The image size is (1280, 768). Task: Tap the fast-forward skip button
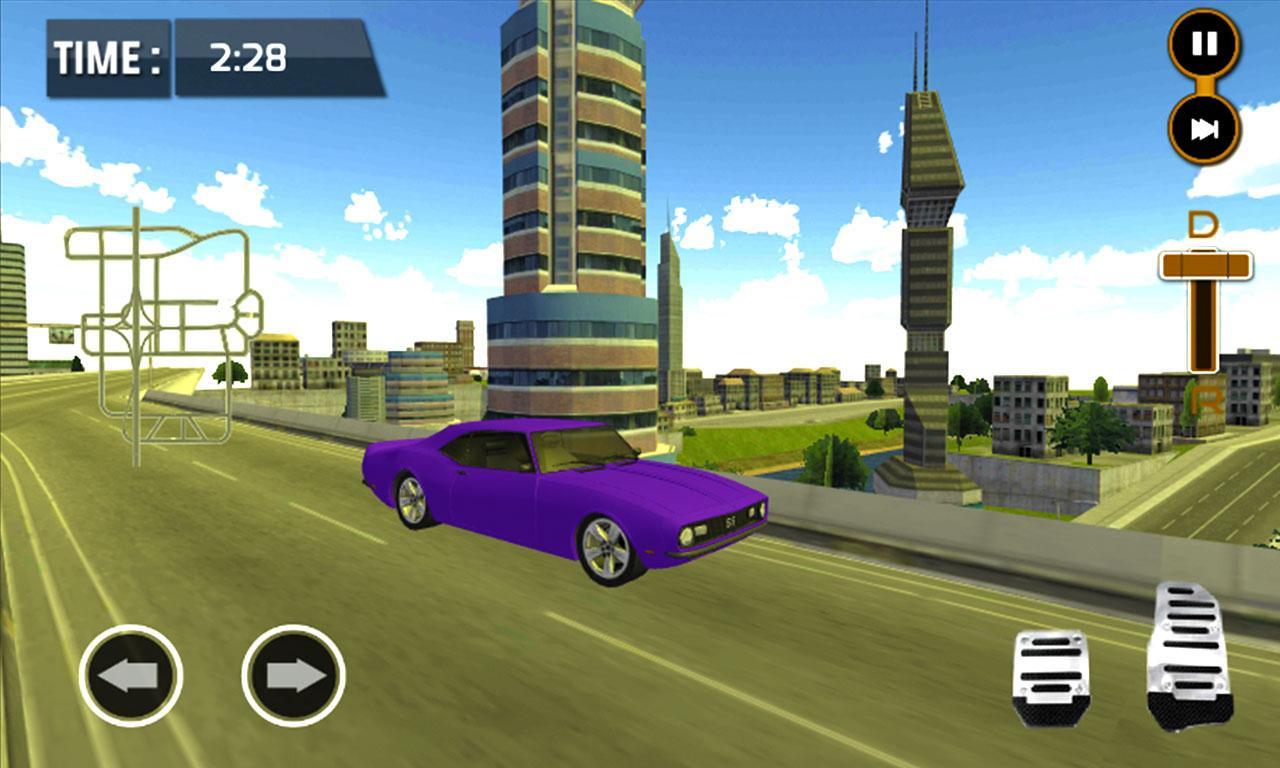(1204, 129)
